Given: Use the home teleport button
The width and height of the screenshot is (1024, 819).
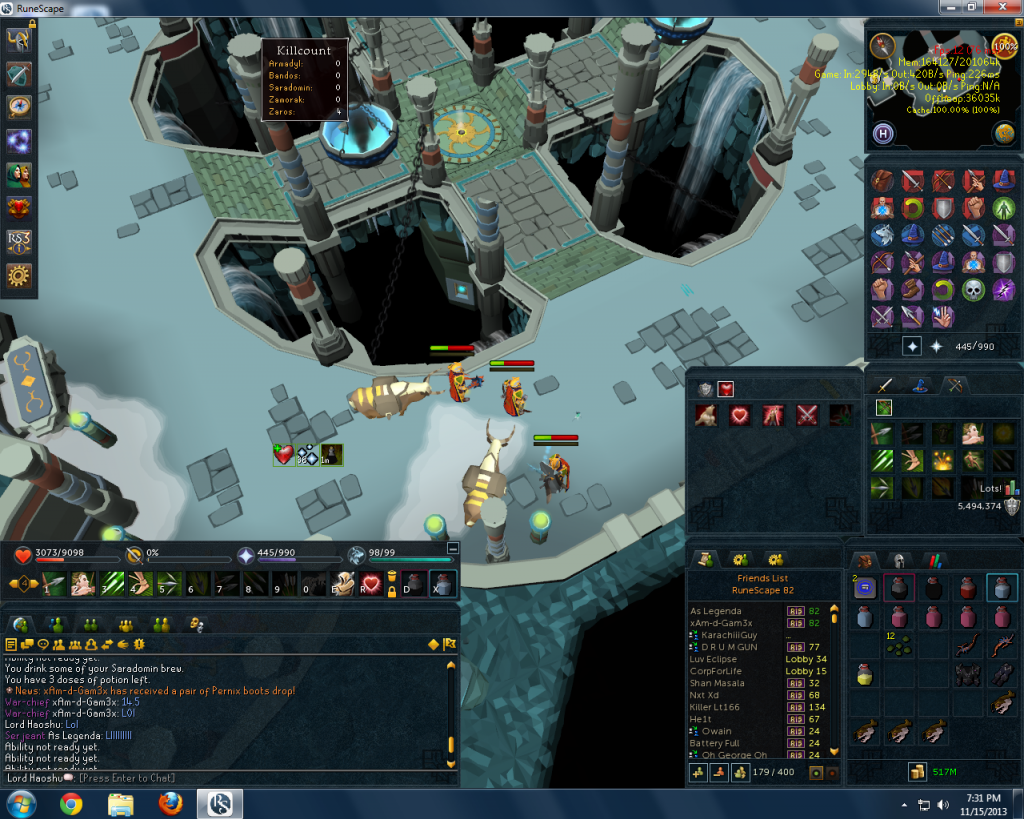Looking at the screenshot, I should click(x=884, y=133).
